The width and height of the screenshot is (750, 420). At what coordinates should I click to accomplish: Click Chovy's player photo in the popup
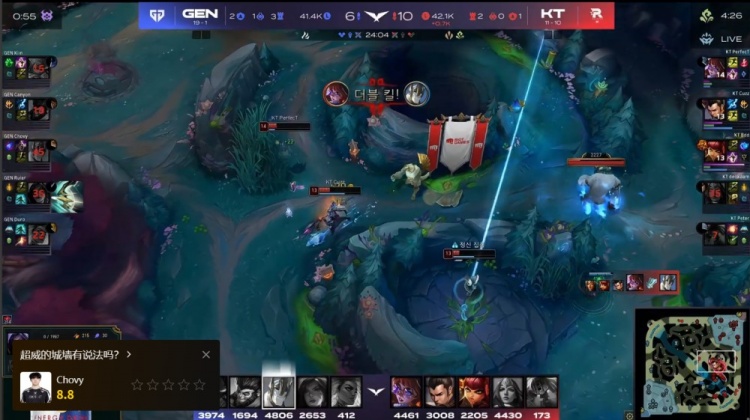35,387
